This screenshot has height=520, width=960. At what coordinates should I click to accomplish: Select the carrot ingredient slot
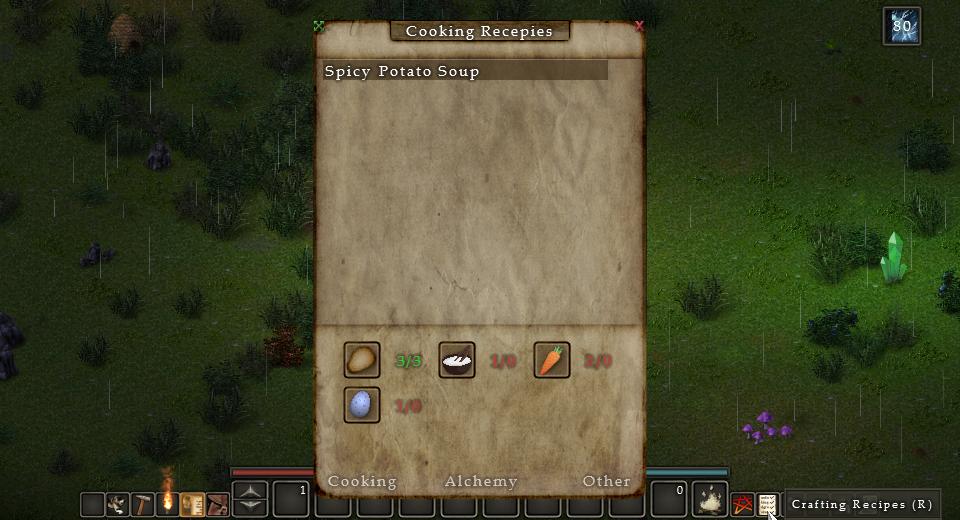(552, 360)
